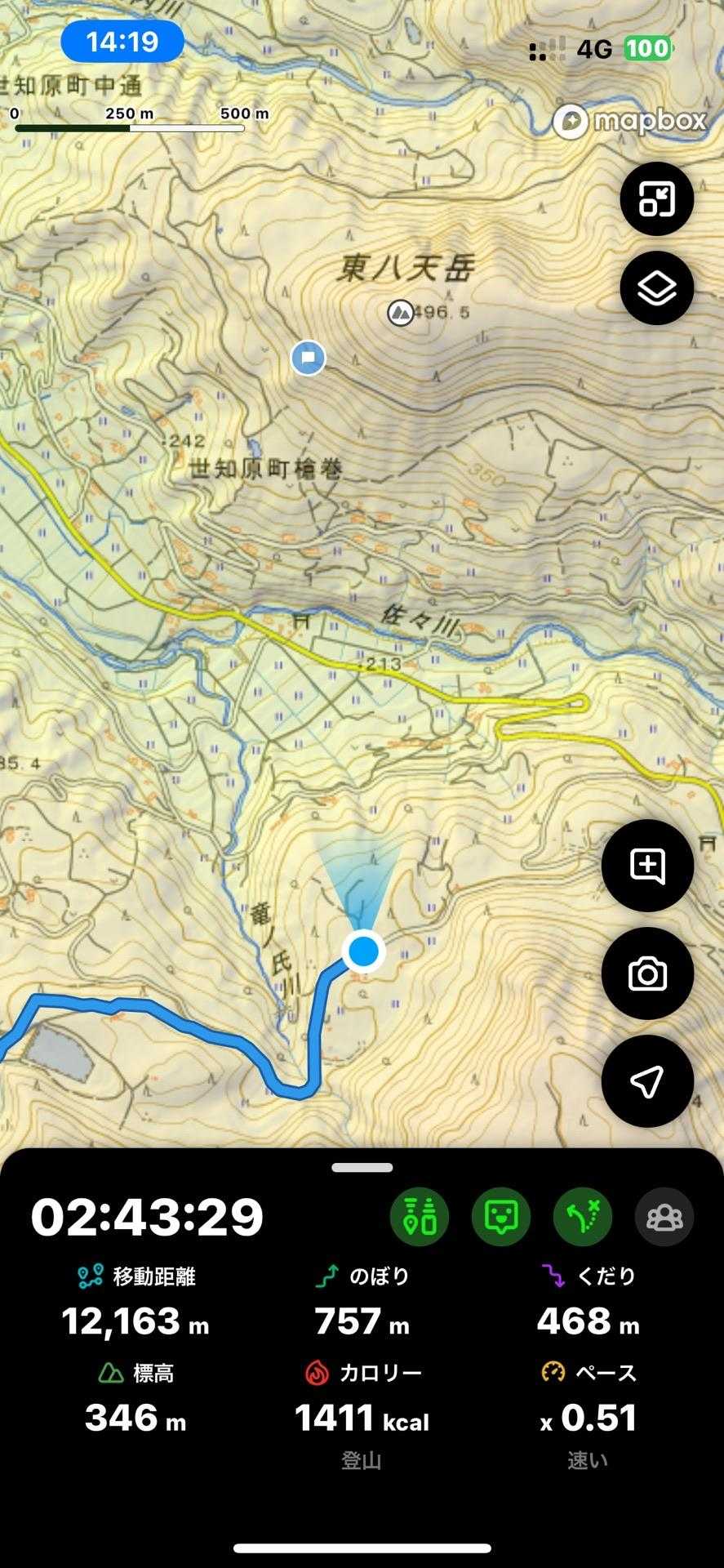Tap the stats panel's grab handle
The width and height of the screenshot is (724, 1568).
pyautogui.click(x=362, y=1168)
